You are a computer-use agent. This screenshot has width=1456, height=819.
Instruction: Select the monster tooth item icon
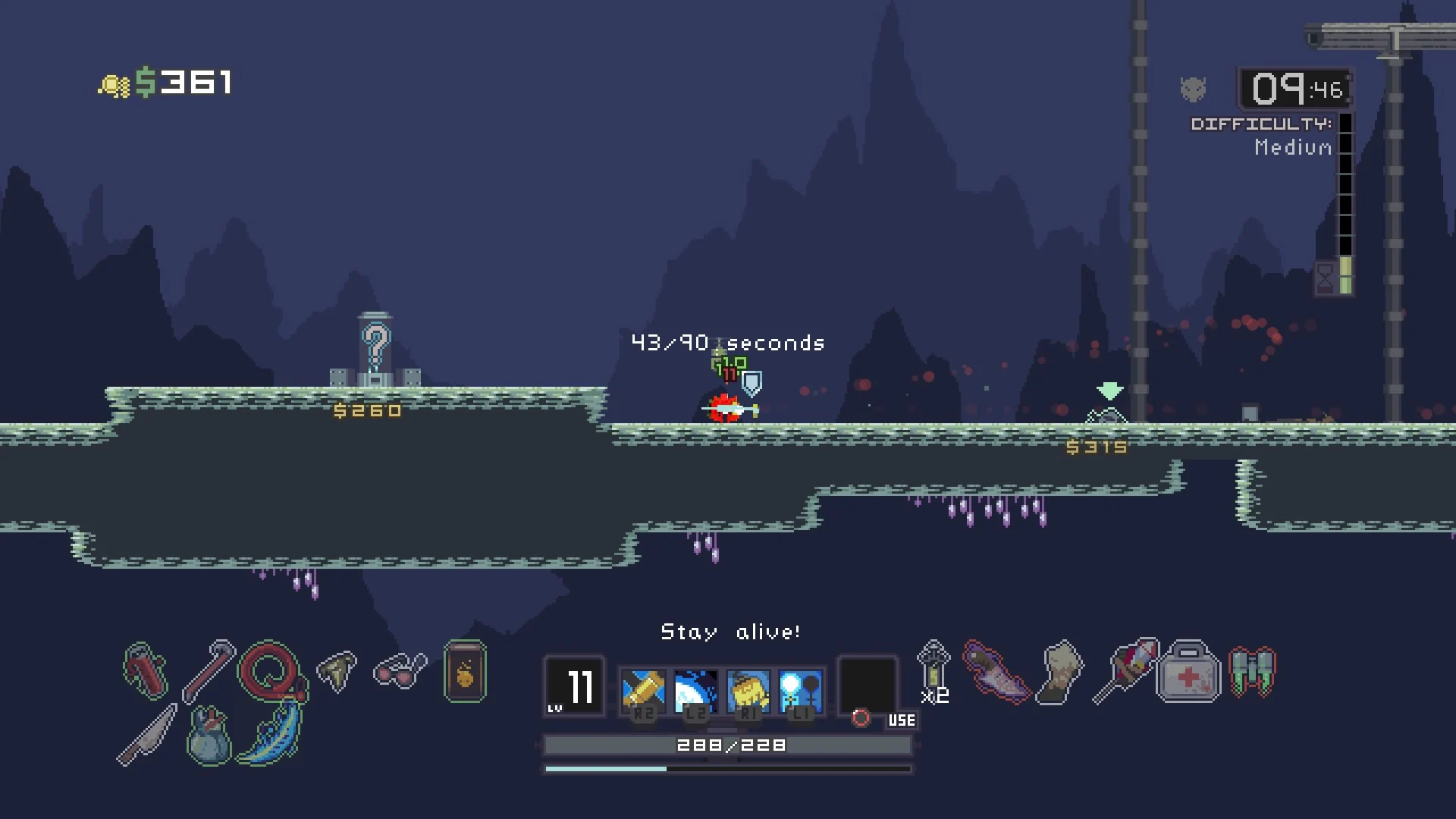[x=337, y=672]
